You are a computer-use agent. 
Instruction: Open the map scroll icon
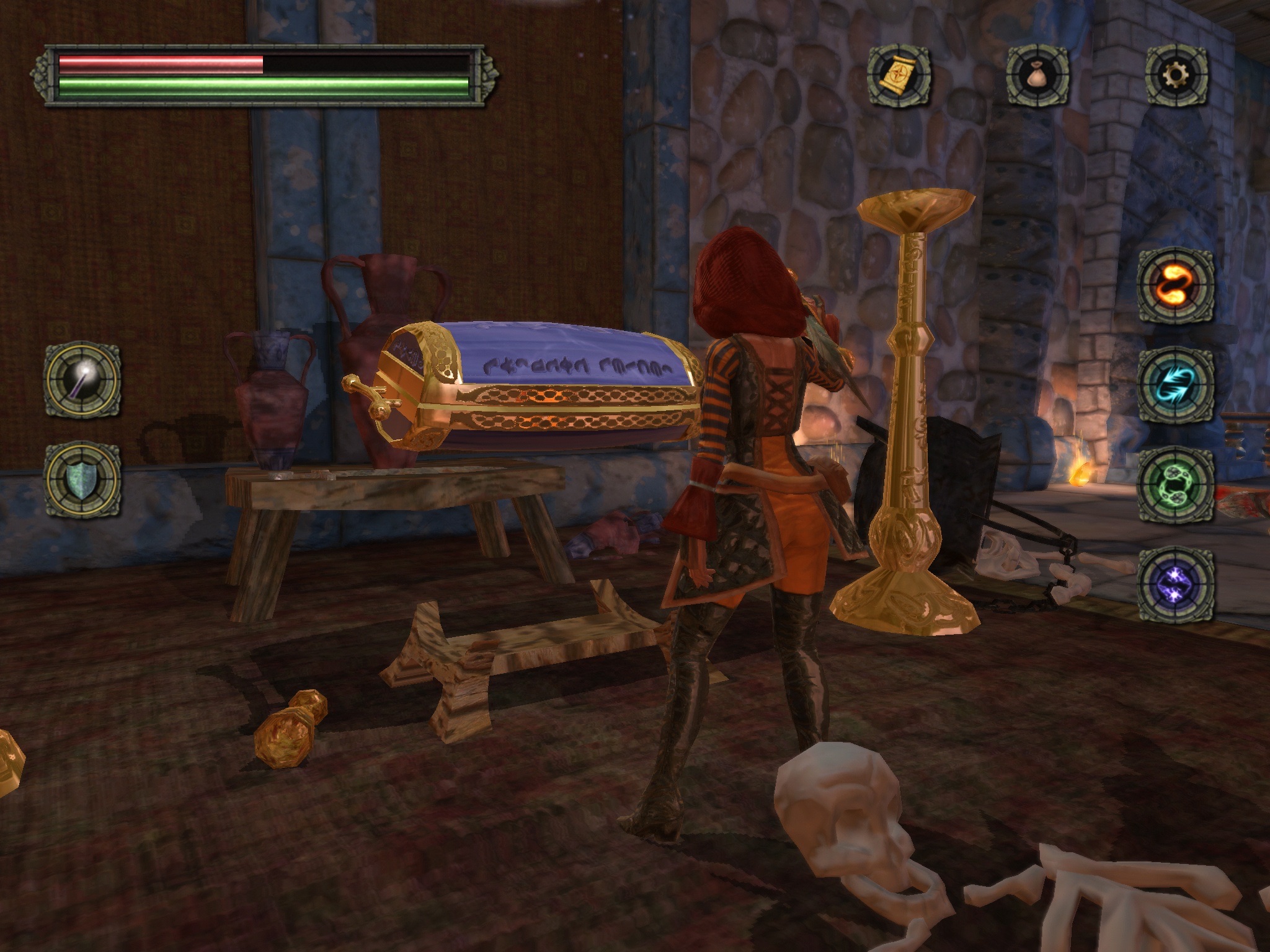point(899,75)
